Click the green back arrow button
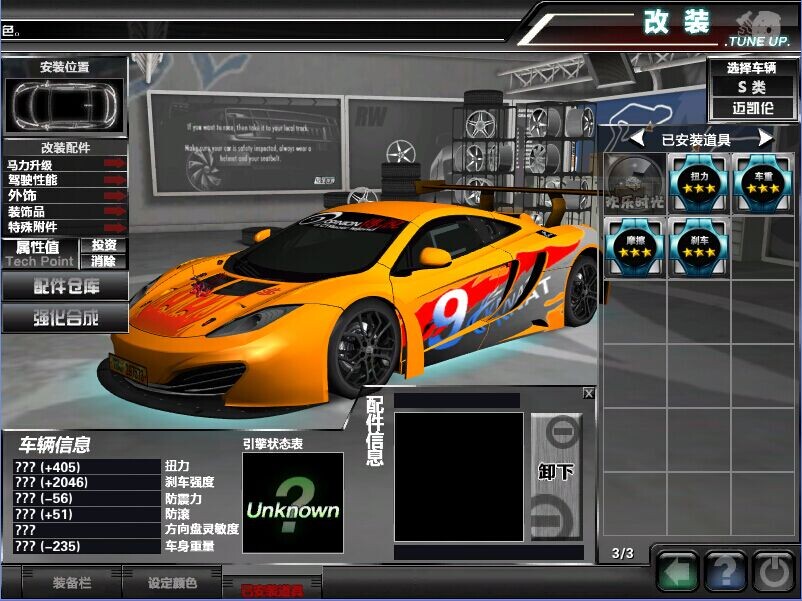This screenshot has height=601, width=802. pyautogui.click(x=678, y=573)
